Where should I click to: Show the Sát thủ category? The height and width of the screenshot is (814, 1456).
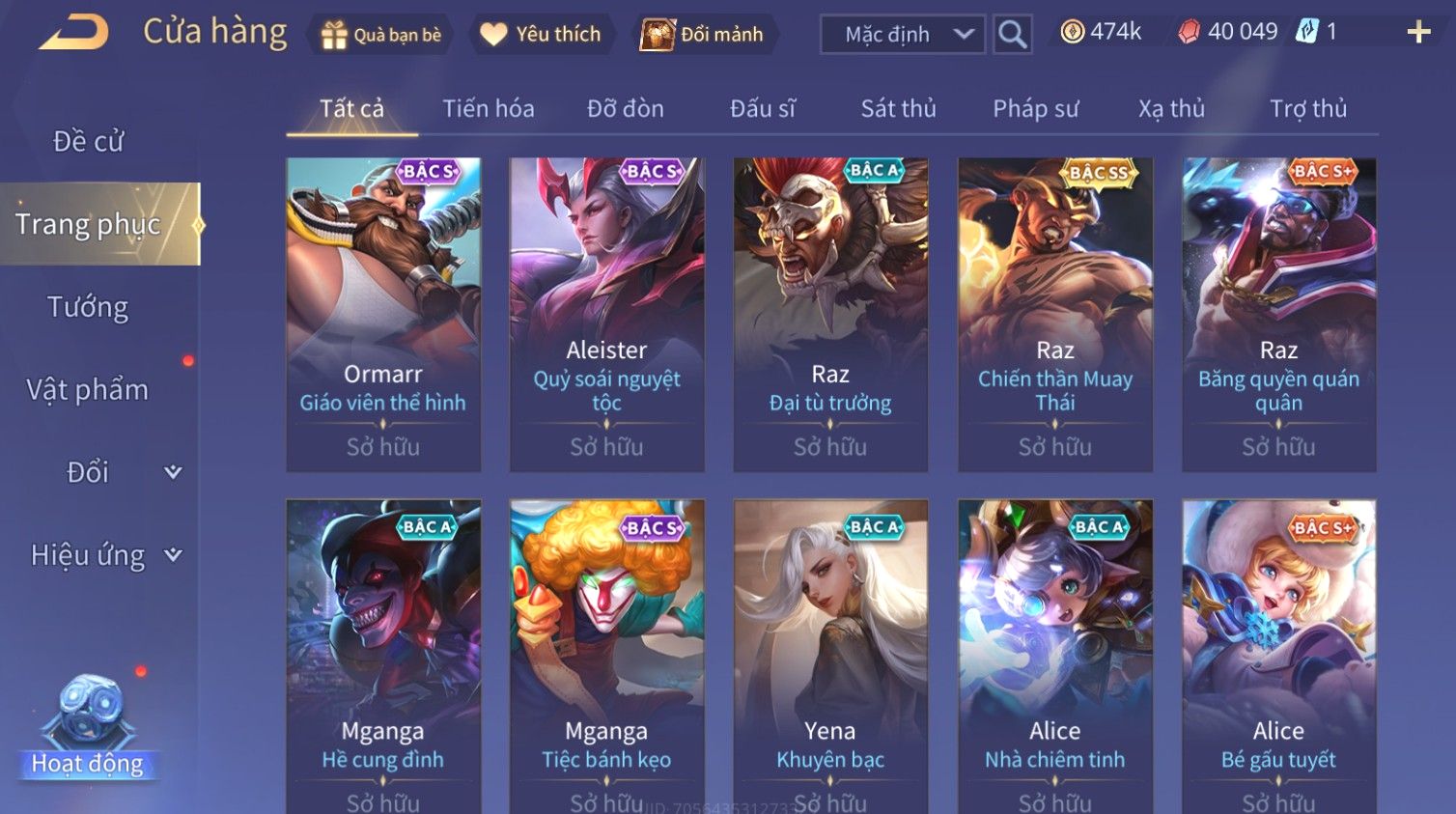tap(898, 108)
